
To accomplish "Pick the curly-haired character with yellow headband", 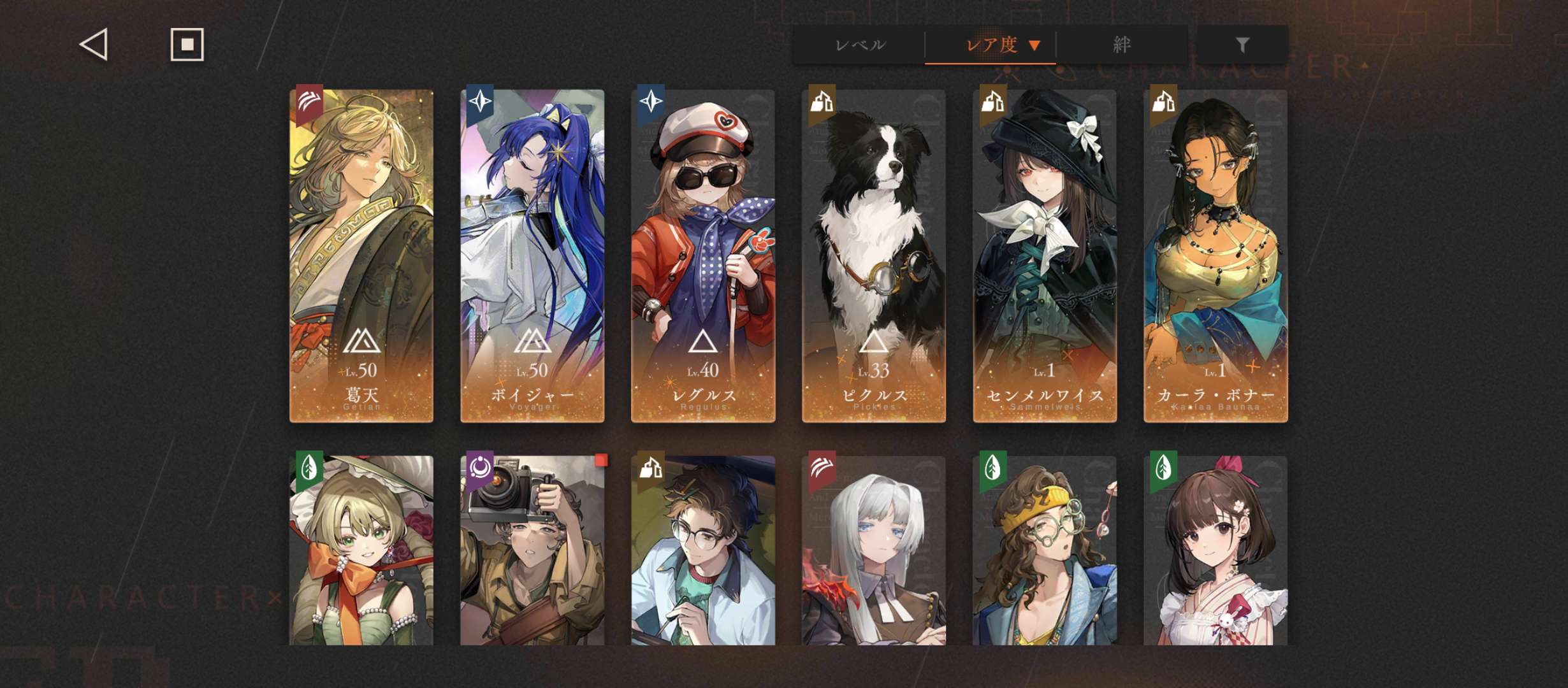I will coord(1045,550).
